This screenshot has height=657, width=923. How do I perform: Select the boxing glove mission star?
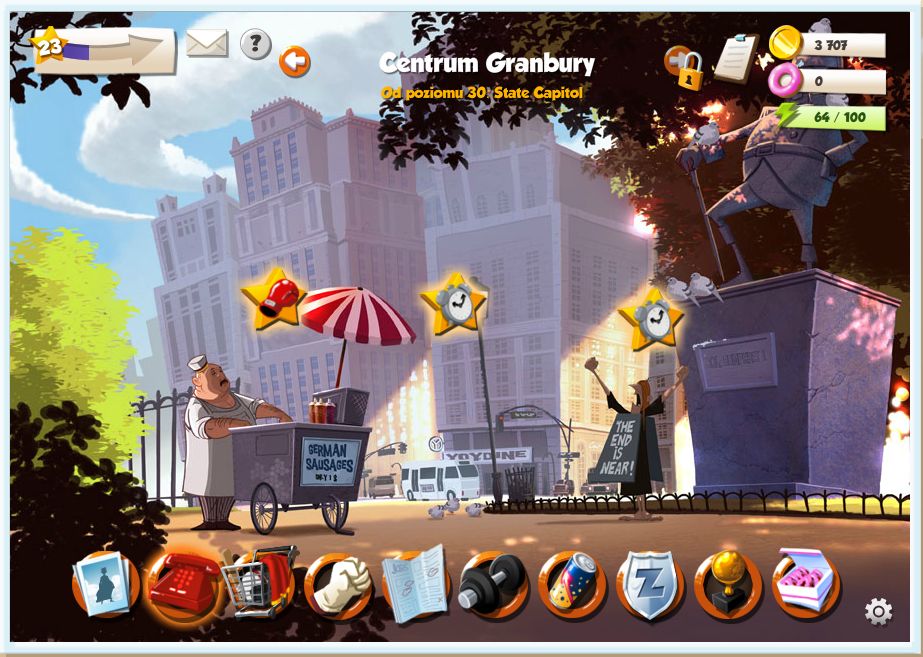274,298
